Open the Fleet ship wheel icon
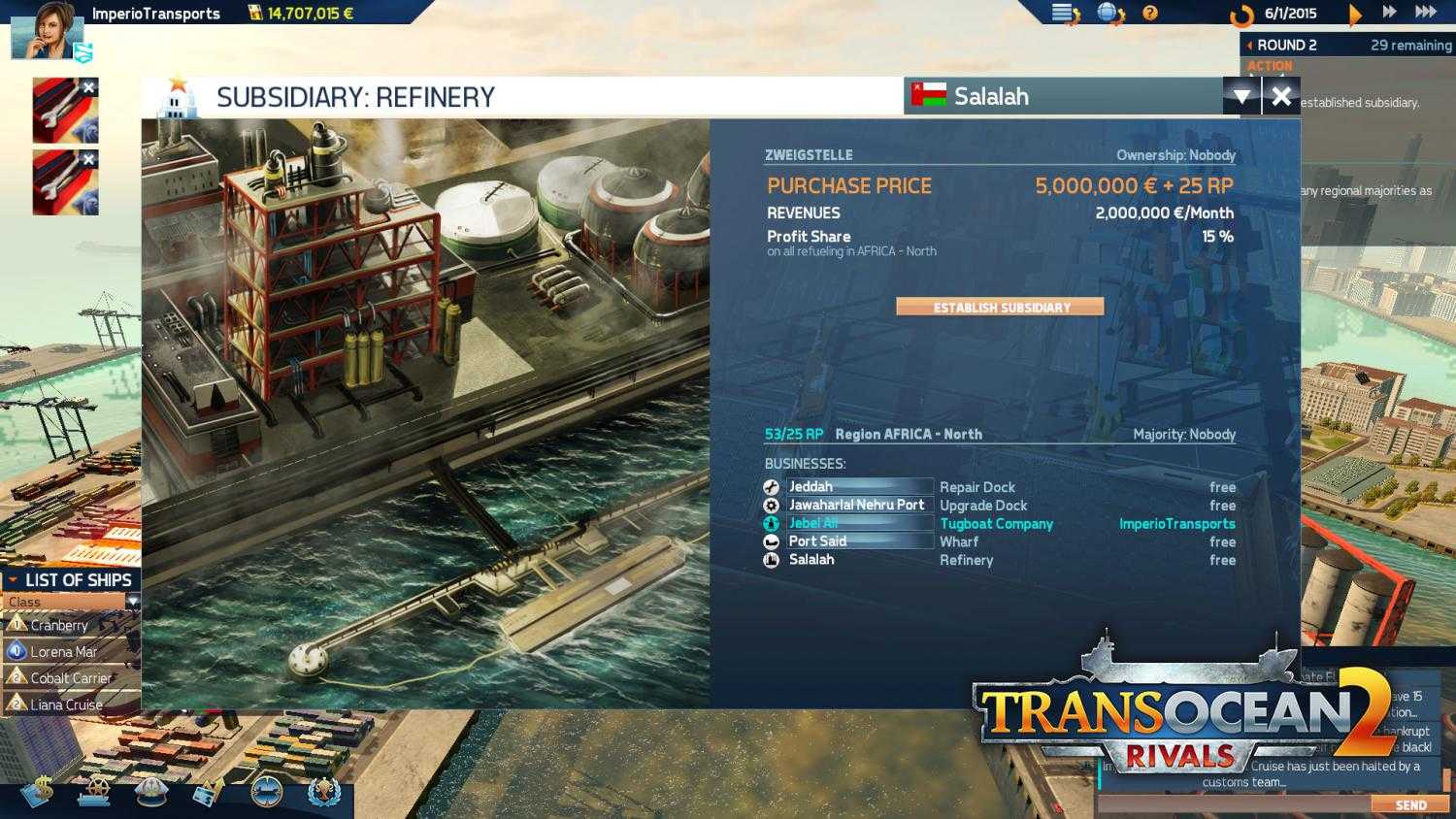 click(x=93, y=793)
